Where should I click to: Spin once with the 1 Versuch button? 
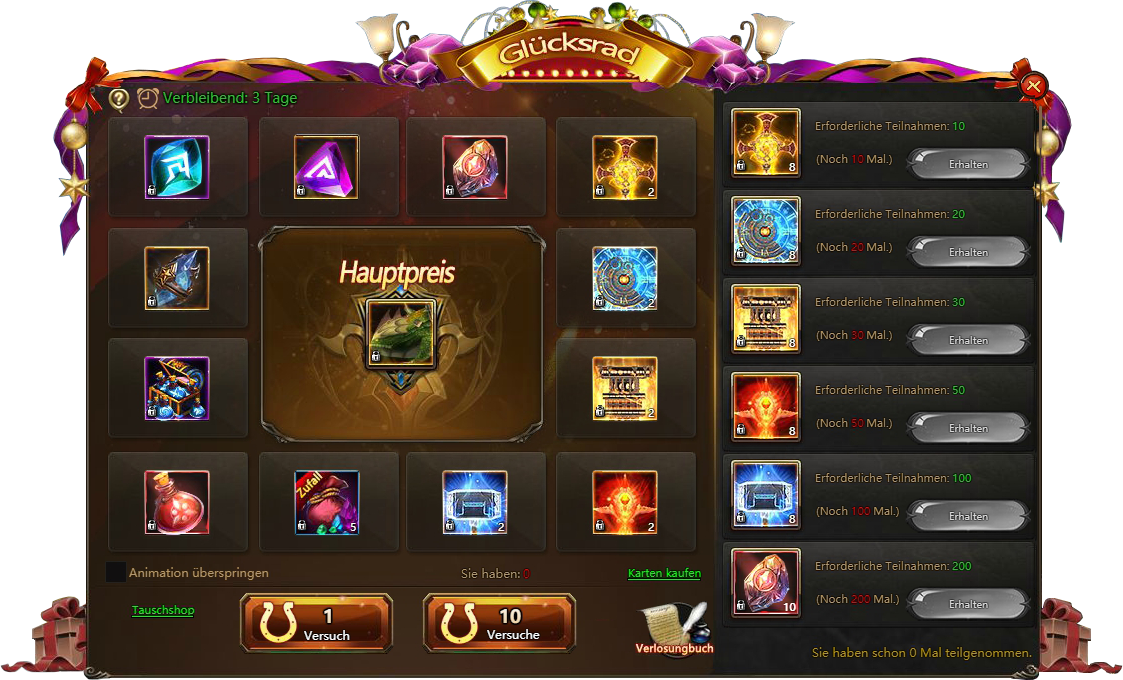[x=316, y=622]
